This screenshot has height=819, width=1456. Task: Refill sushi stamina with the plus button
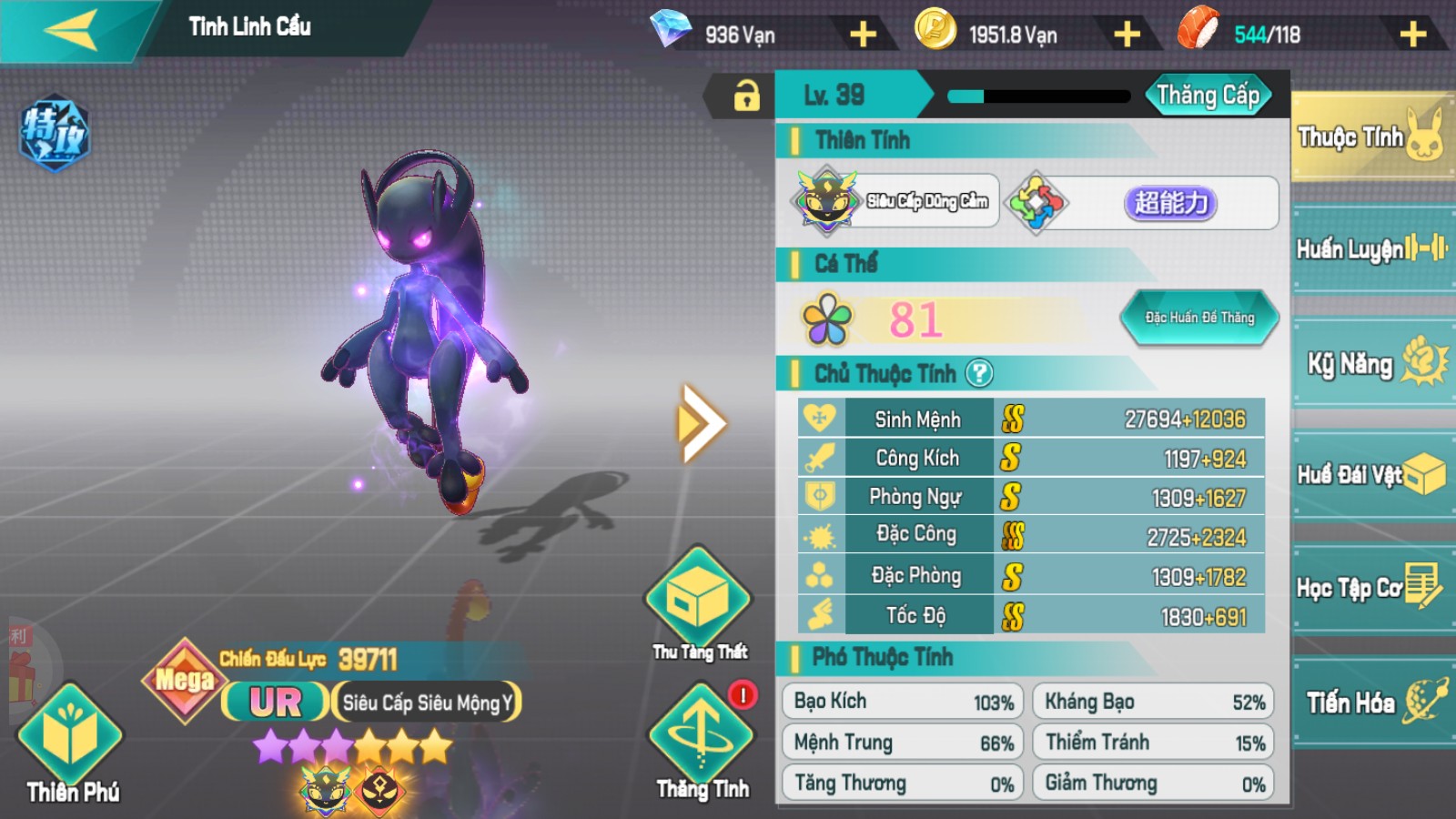pyautogui.click(x=1412, y=35)
